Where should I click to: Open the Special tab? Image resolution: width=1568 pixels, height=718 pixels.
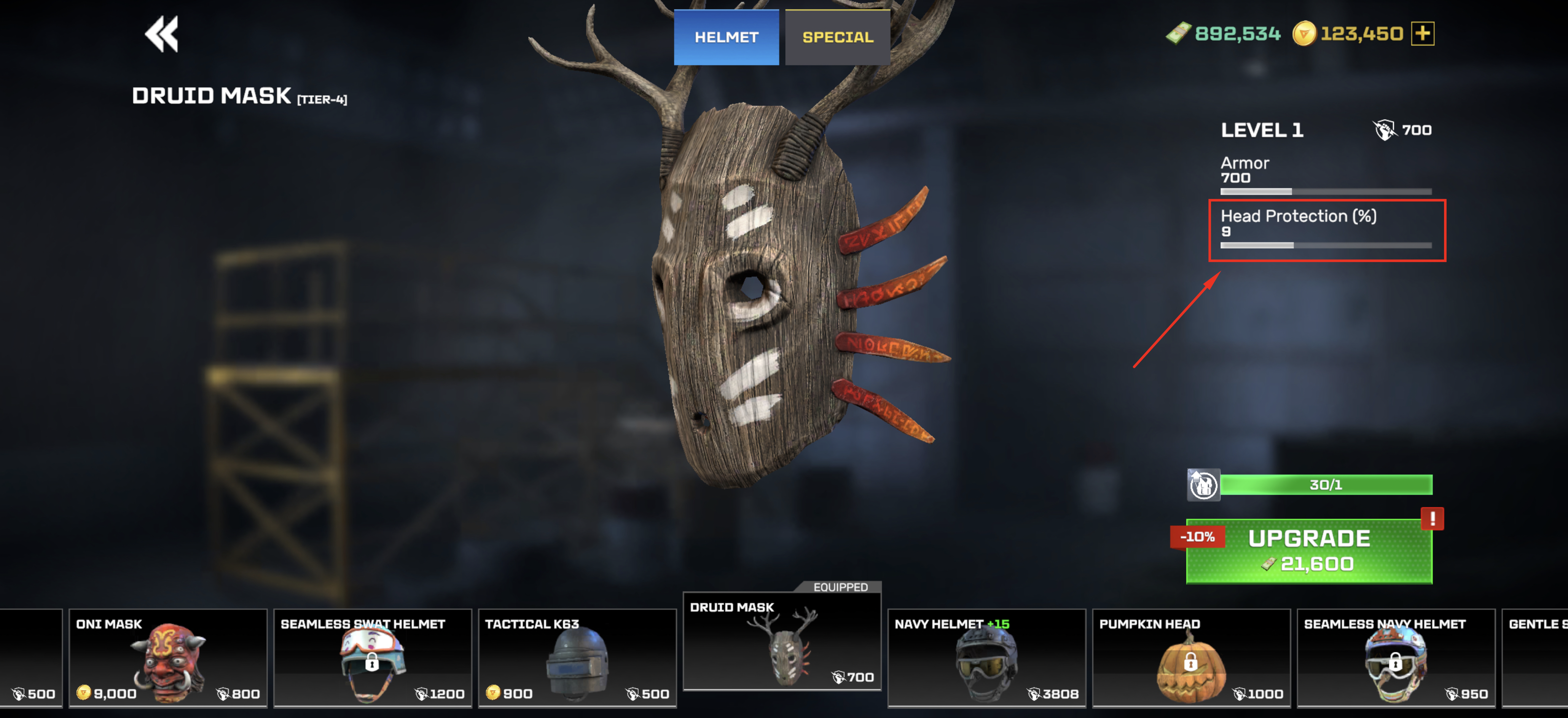point(838,37)
